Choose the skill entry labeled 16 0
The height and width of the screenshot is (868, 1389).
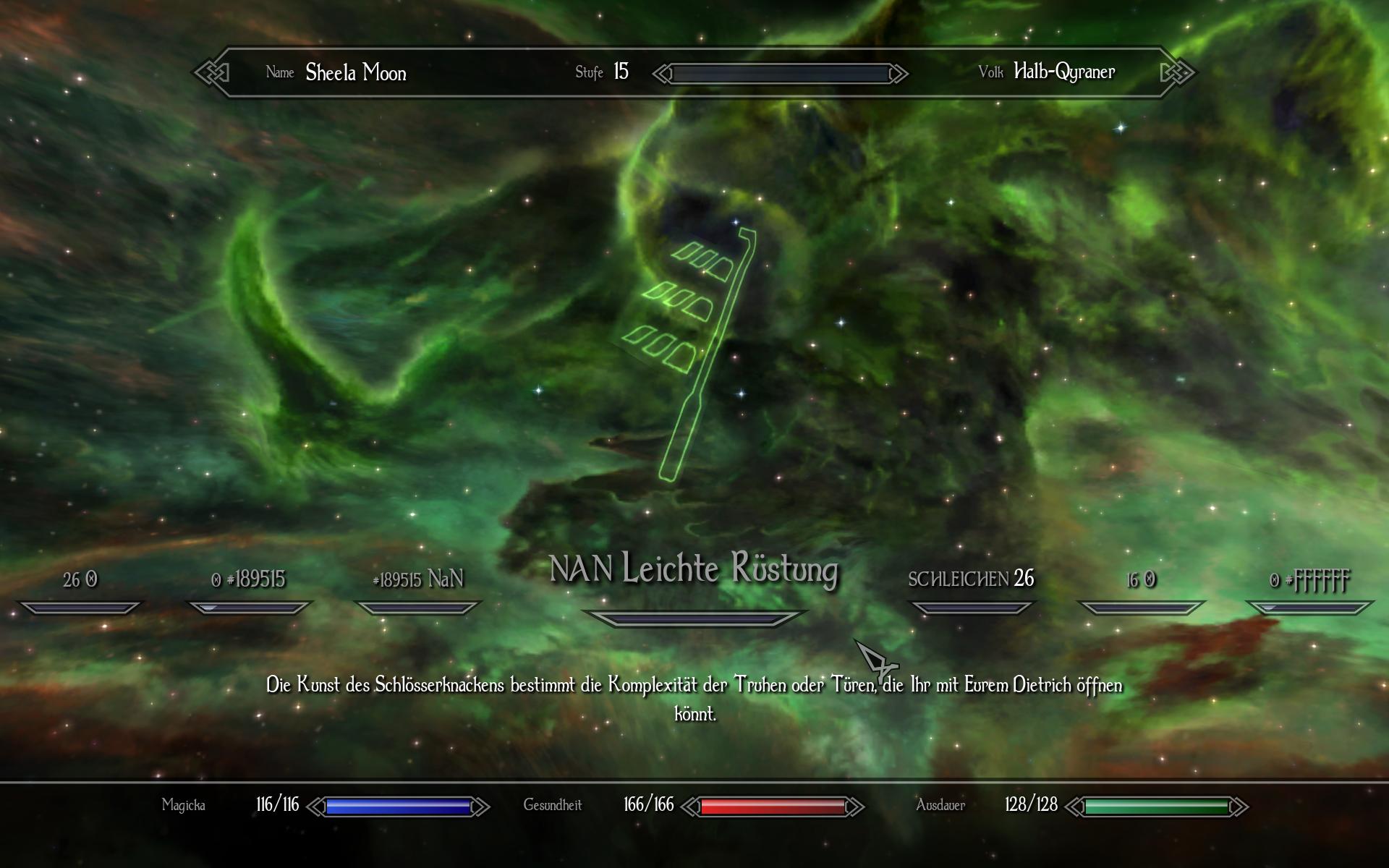(1141, 580)
